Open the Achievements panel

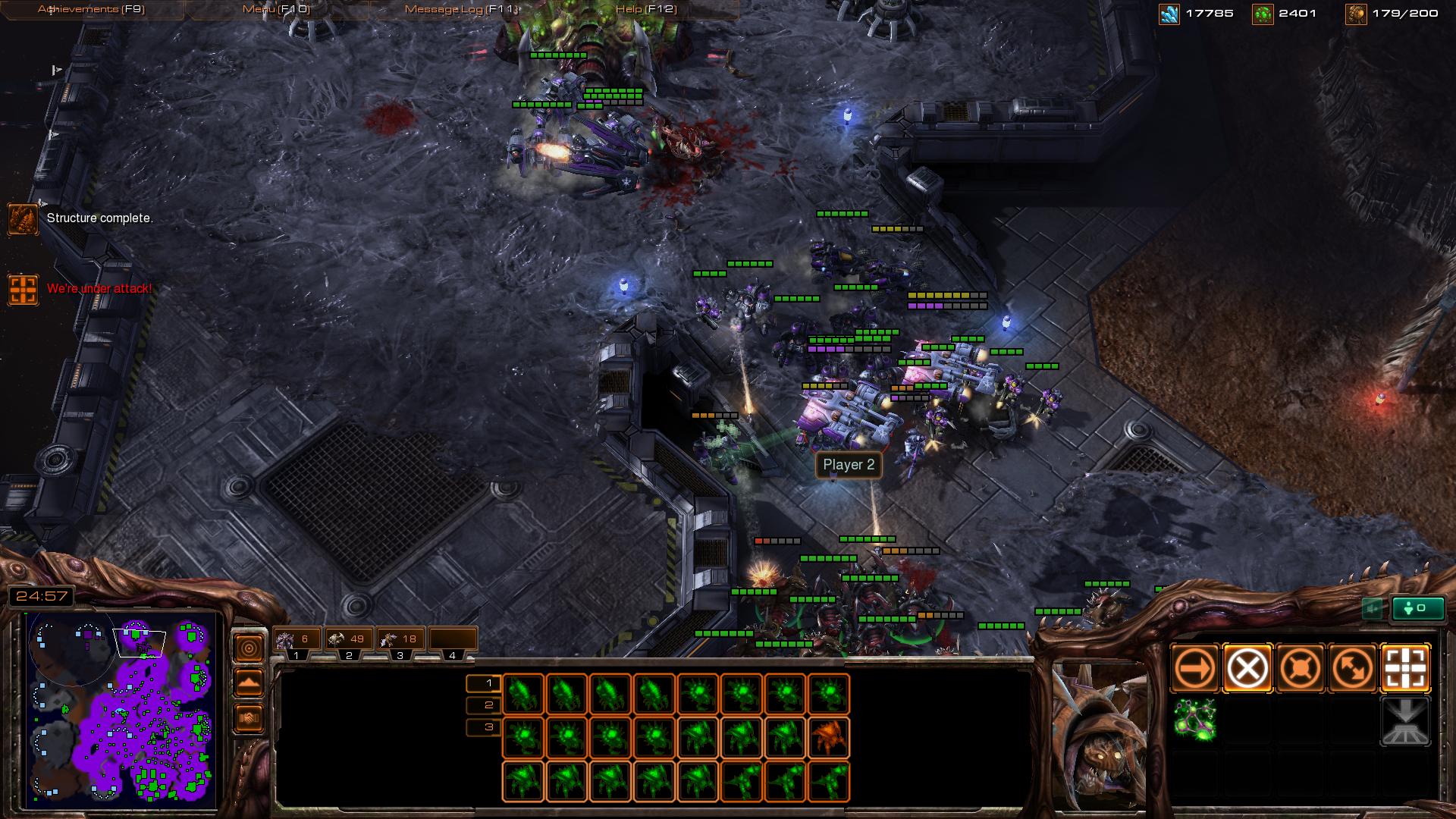click(x=91, y=10)
